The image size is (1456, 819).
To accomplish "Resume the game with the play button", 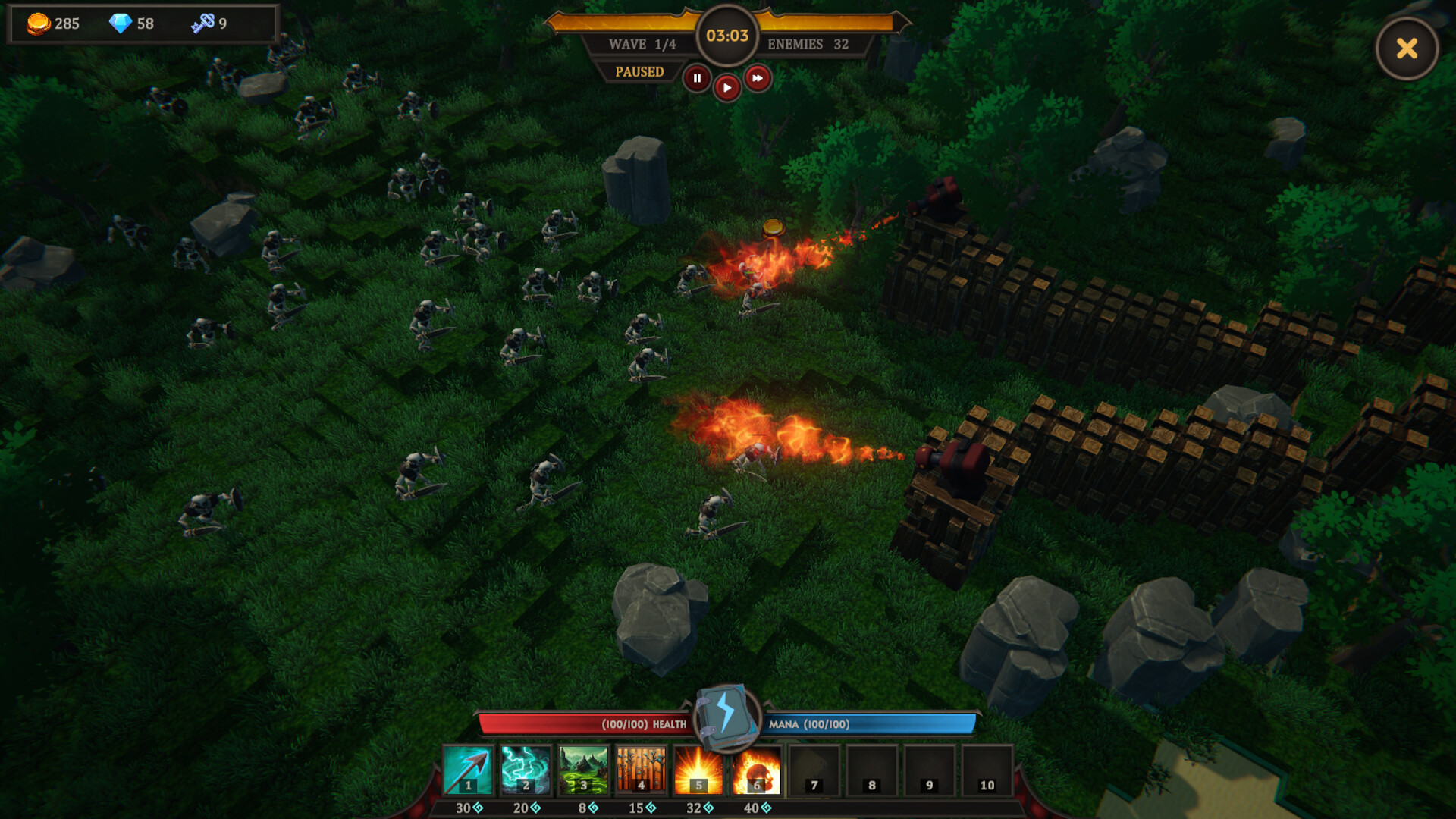I will [x=726, y=86].
